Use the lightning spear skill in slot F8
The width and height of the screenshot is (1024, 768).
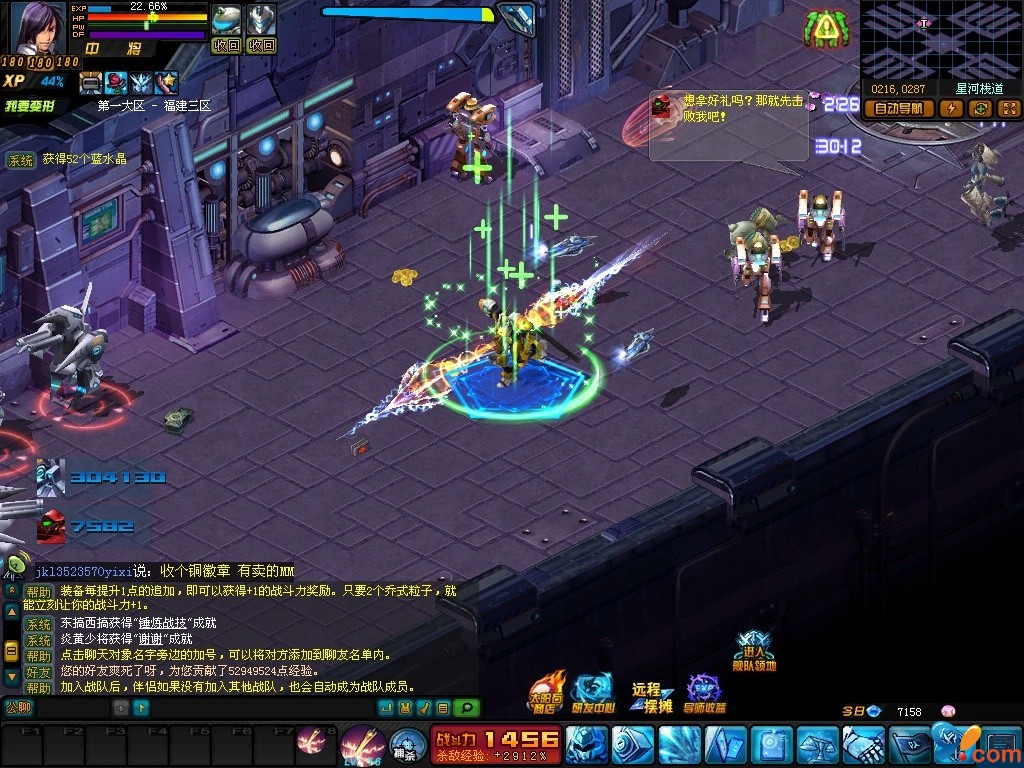coord(311,742)
